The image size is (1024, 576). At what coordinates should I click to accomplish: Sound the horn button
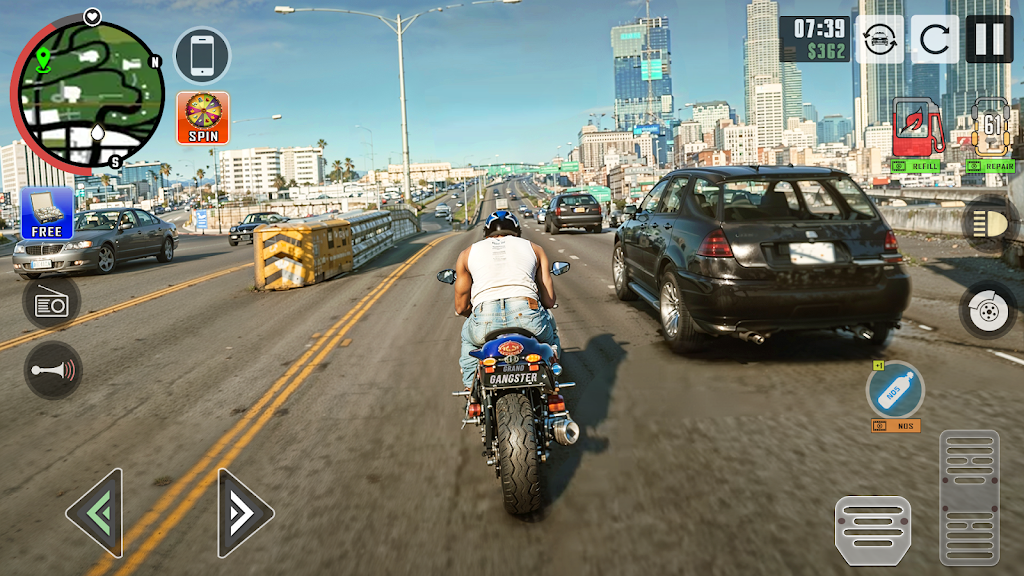click(53, 369)
